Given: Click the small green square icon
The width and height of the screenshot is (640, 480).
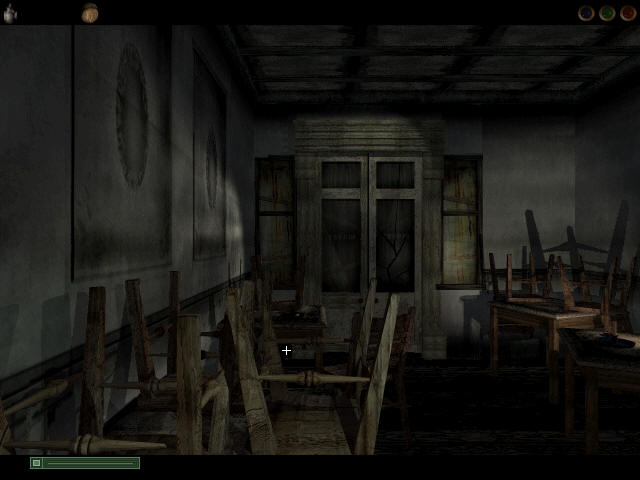Looking at the screenshot, I should pos(37,463).
